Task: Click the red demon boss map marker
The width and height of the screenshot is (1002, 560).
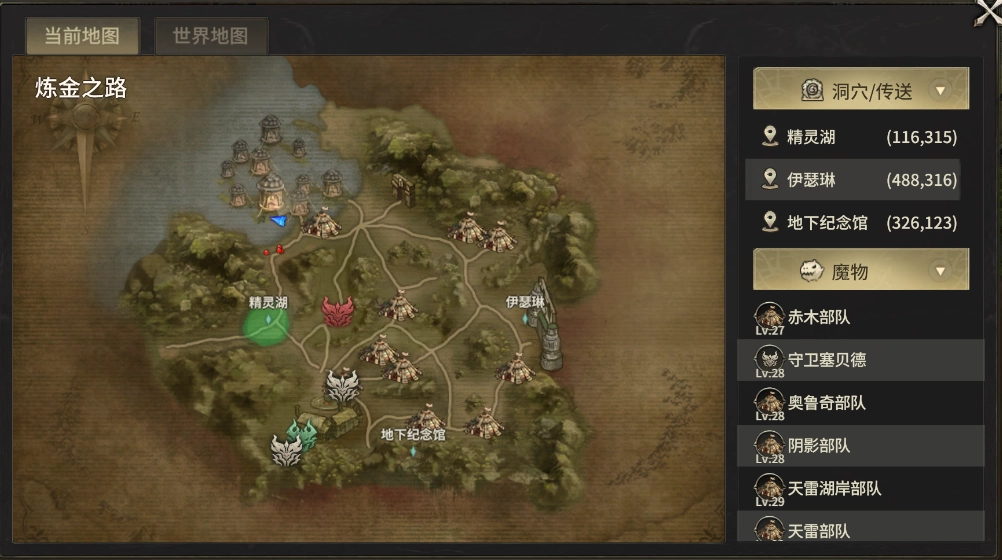Action: coord(338,311)
